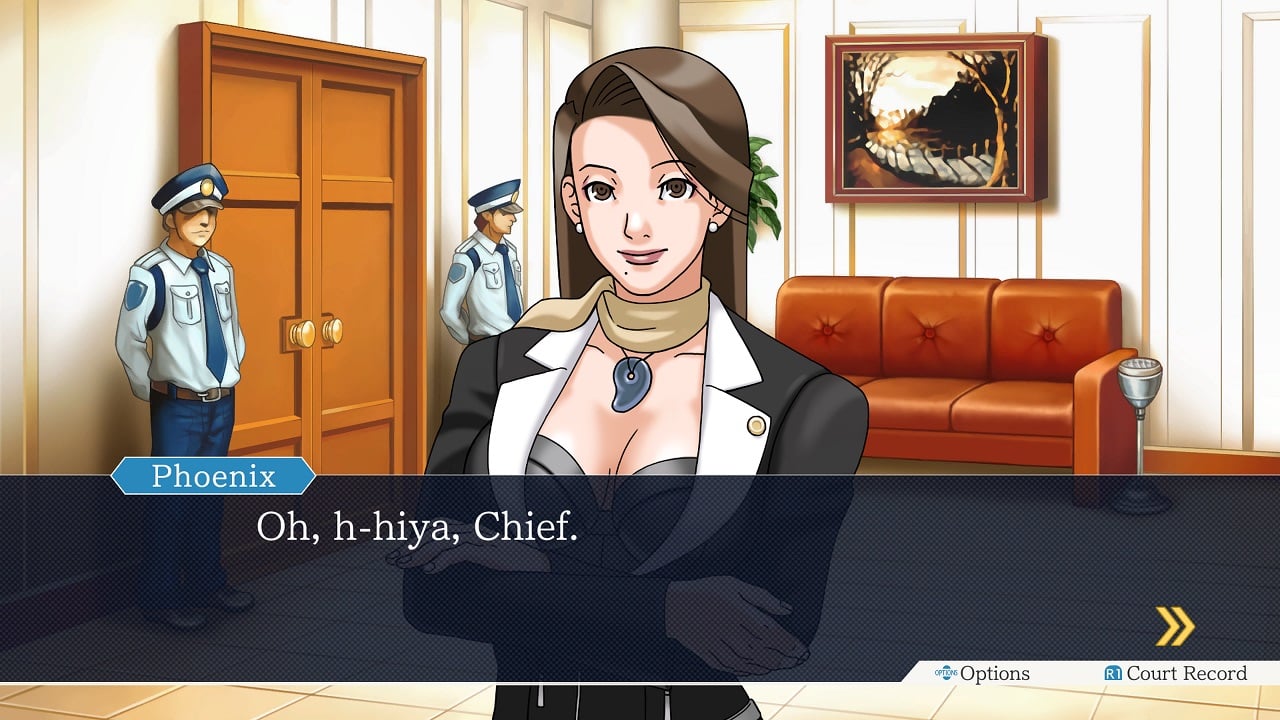
Task: Open the Options menu
Action: [x=983, y=673]
